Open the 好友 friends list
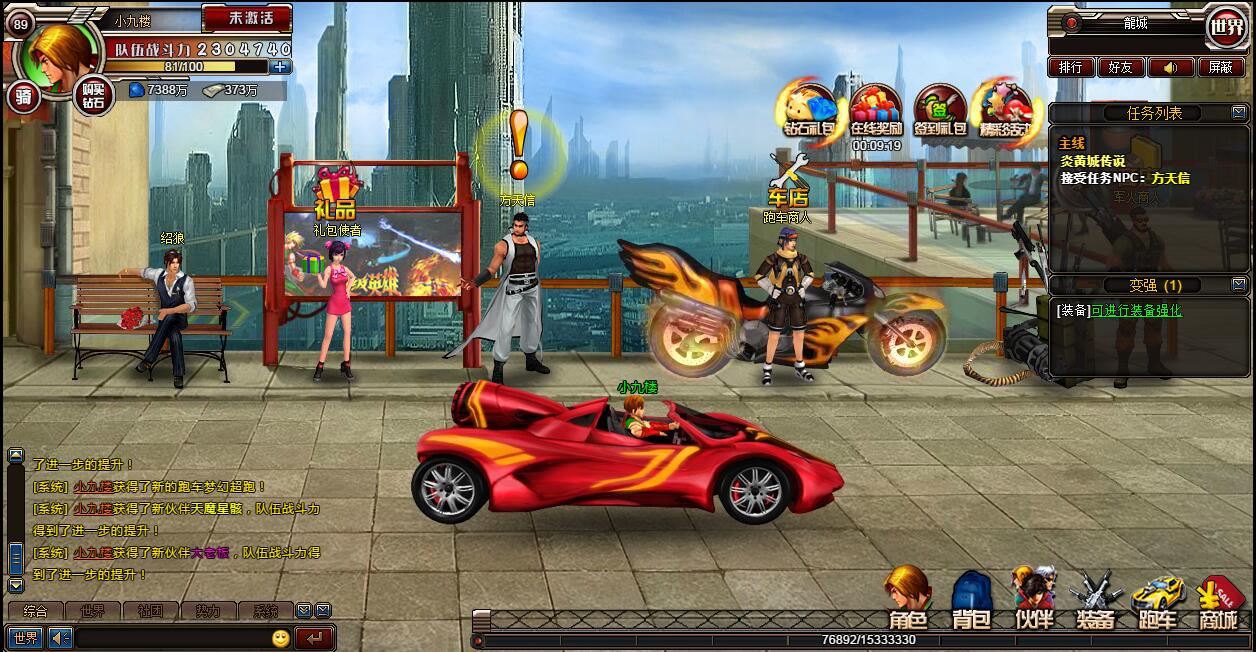 [1120, 67]
